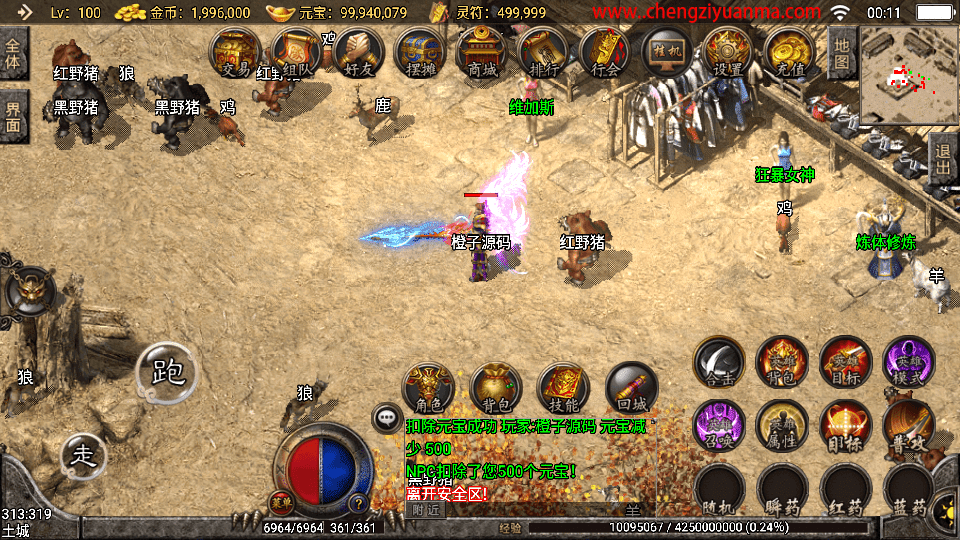Open the 角色 character sheet
Image resolution: width=960 pixels, height=540 pixels.
coord(428,389)
